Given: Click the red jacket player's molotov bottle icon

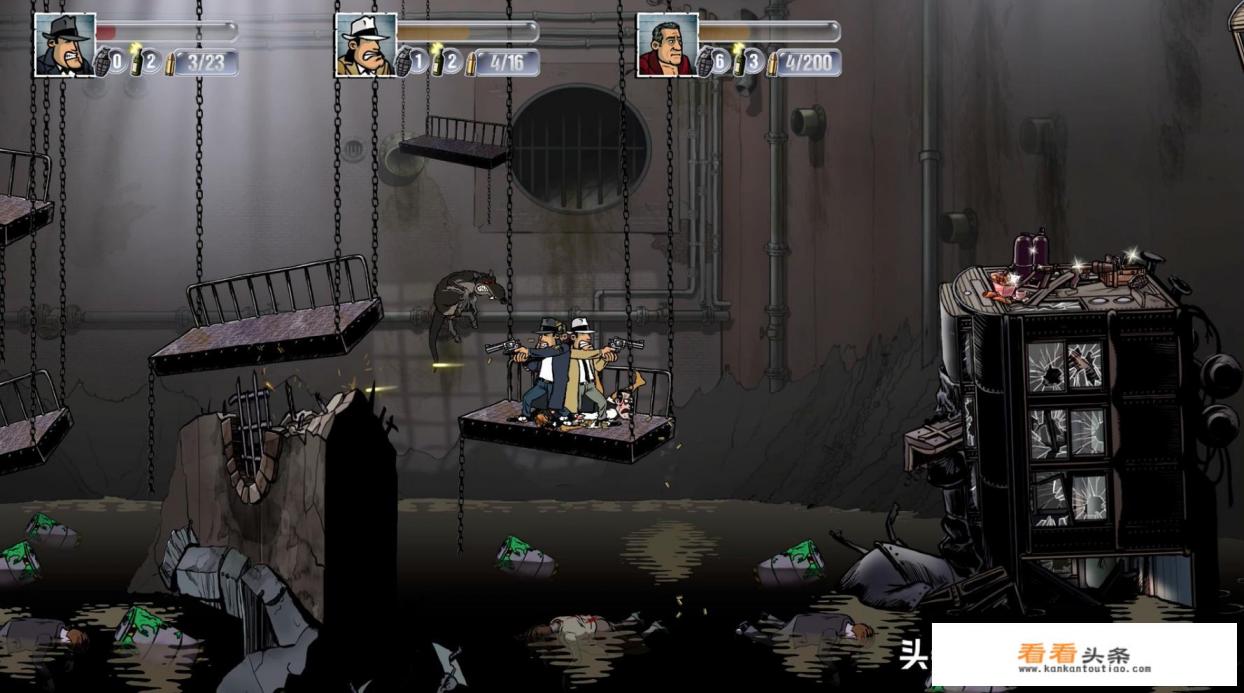Looking at the screenshot, I should coord(739,60).
